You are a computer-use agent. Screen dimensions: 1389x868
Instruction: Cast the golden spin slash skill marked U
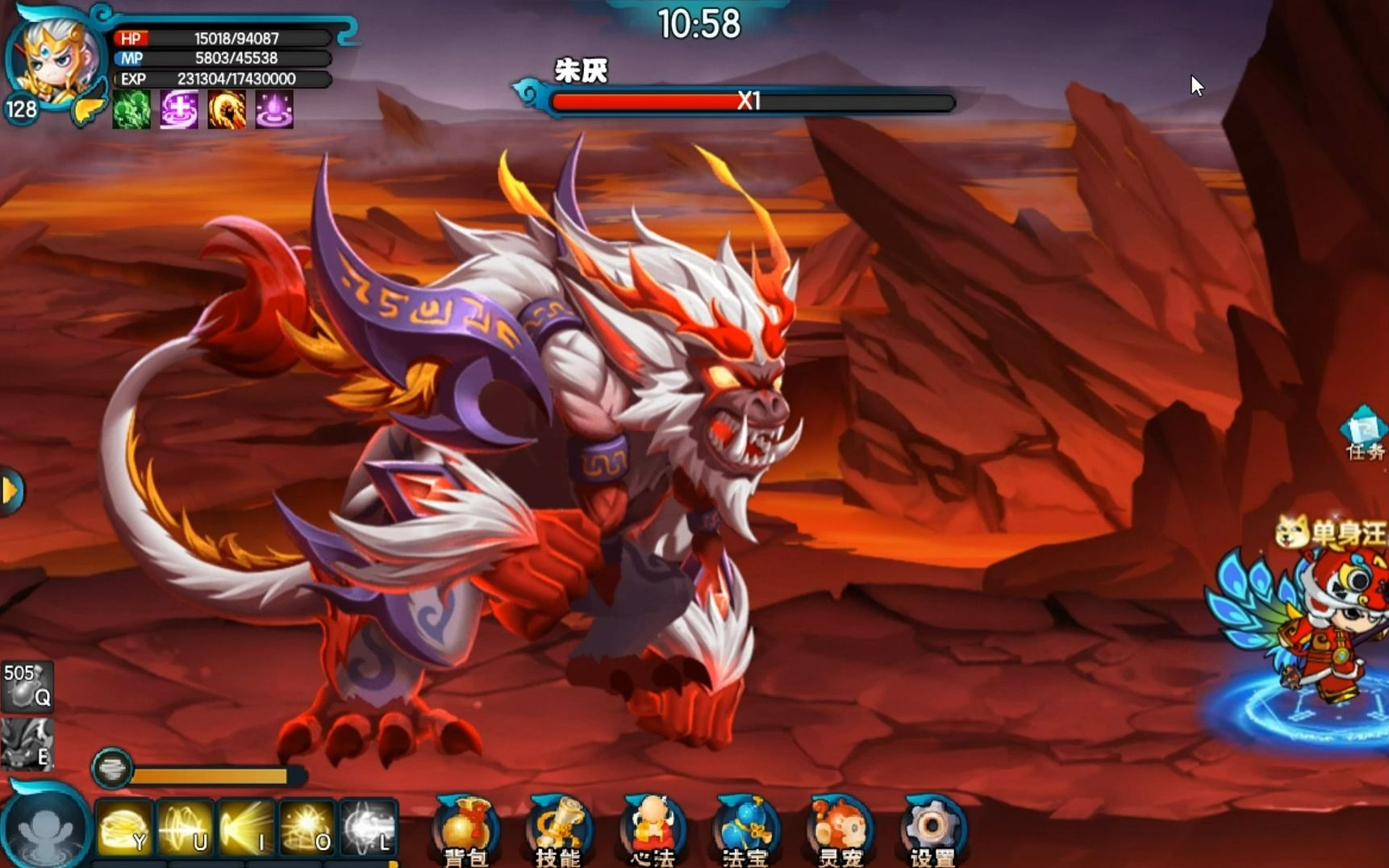point(185,828)
